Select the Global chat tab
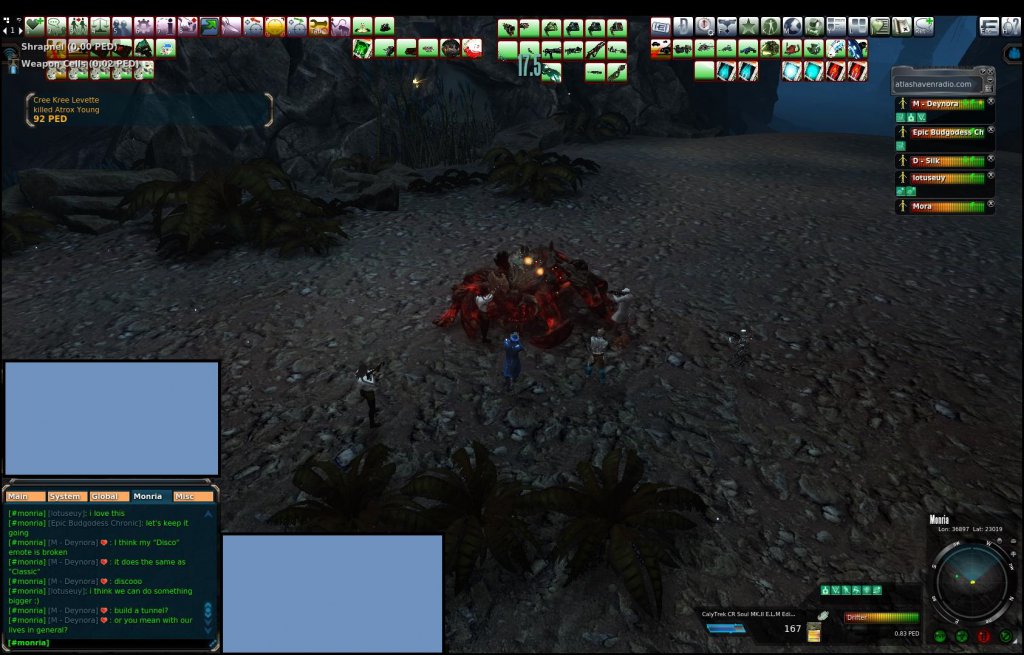Screen dimensions: 1024x655 (x=105, y=496)
